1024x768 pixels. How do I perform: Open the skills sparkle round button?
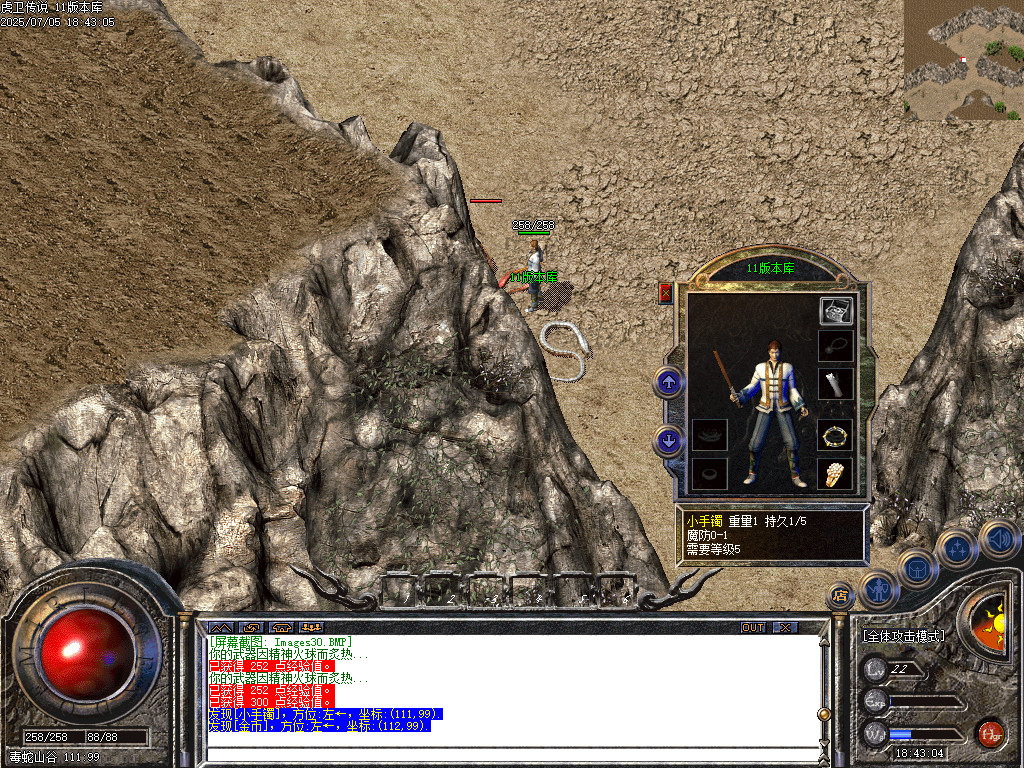coord(956,548)
